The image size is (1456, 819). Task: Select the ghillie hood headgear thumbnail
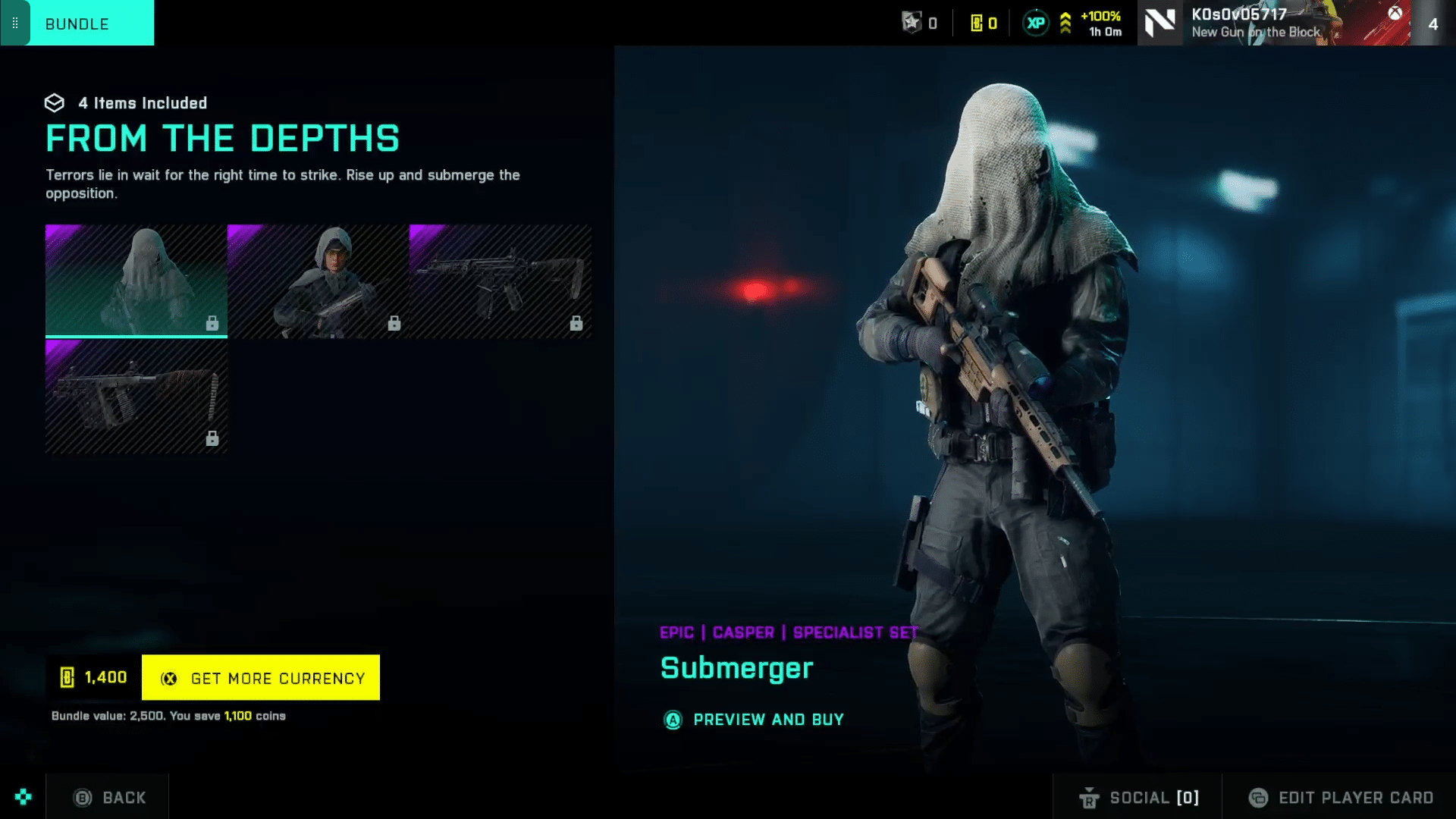(136, 280)
